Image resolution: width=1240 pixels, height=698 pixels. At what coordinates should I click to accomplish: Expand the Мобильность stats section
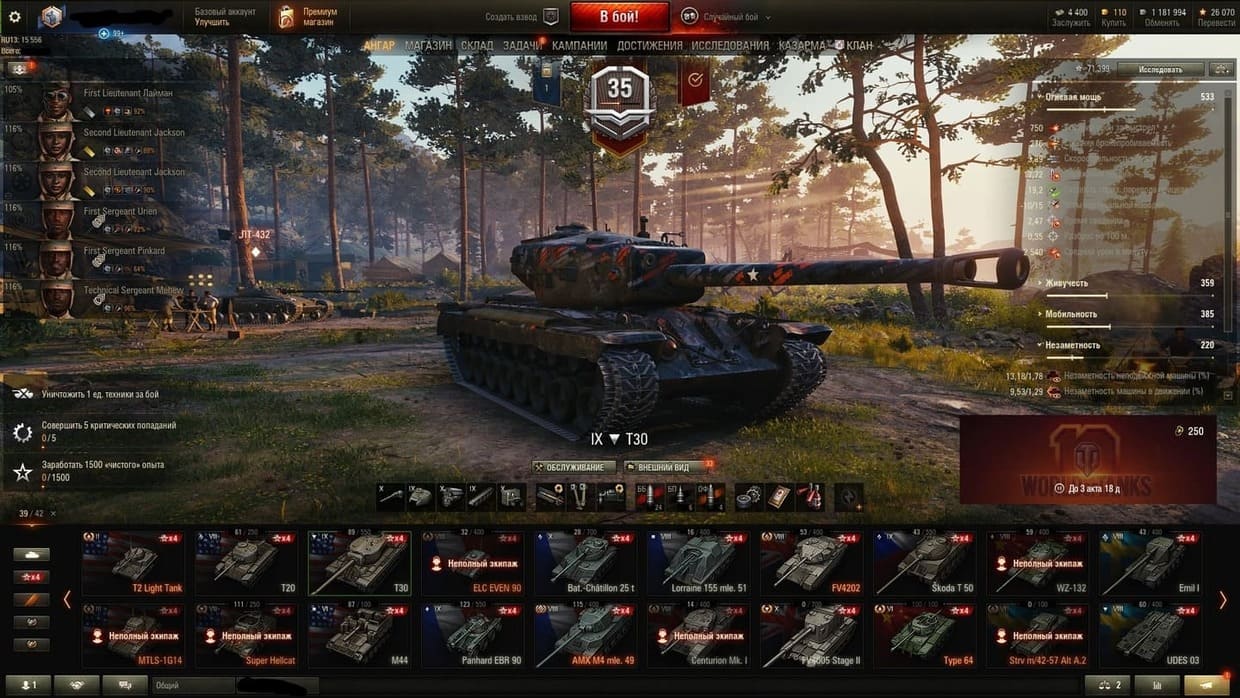coord(1072,314)
